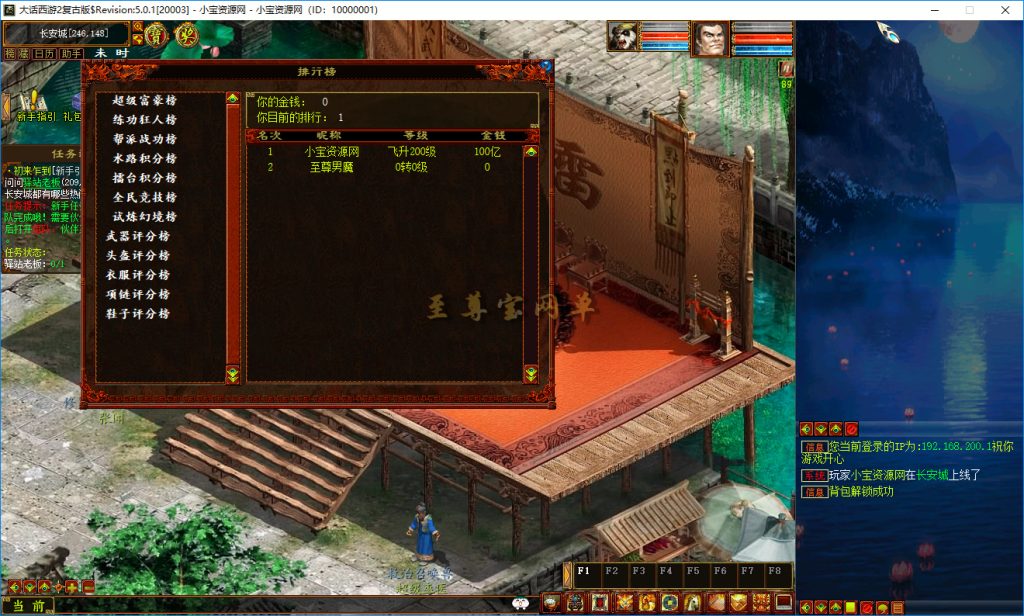Open the 新手指引 newbie guide

point(38,116)
